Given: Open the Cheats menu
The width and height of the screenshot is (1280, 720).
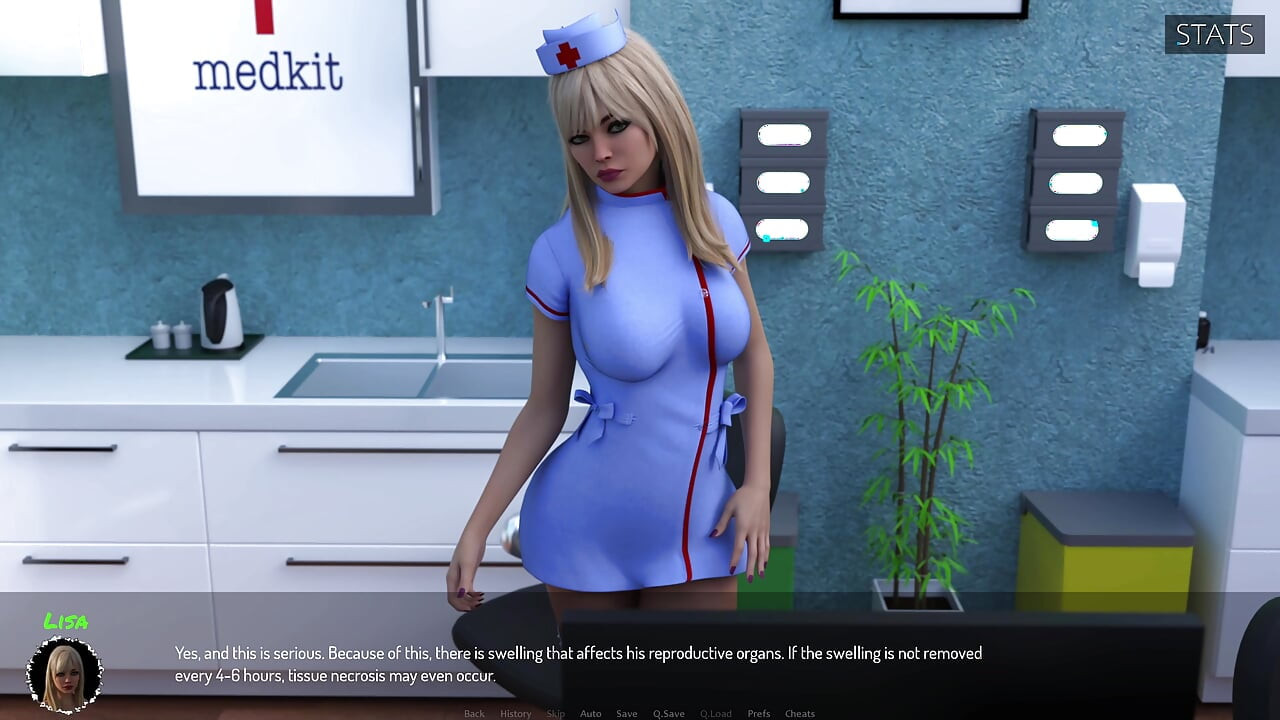Looking at the screenshot, I should [x=800, y=713].
